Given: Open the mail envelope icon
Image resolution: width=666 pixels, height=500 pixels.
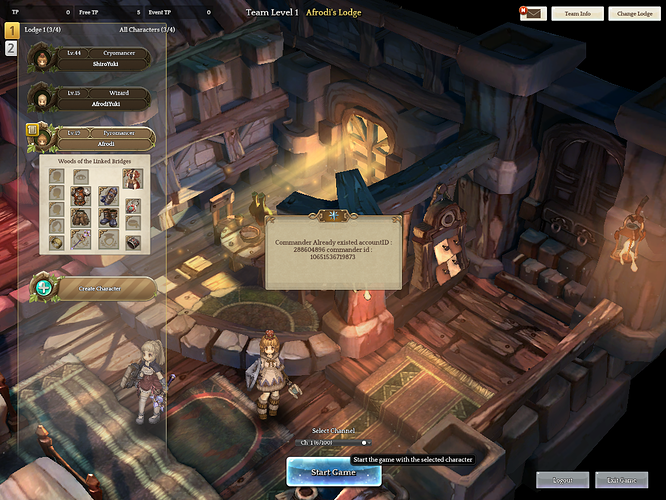Looking at the screenshot, I should 532,14.
